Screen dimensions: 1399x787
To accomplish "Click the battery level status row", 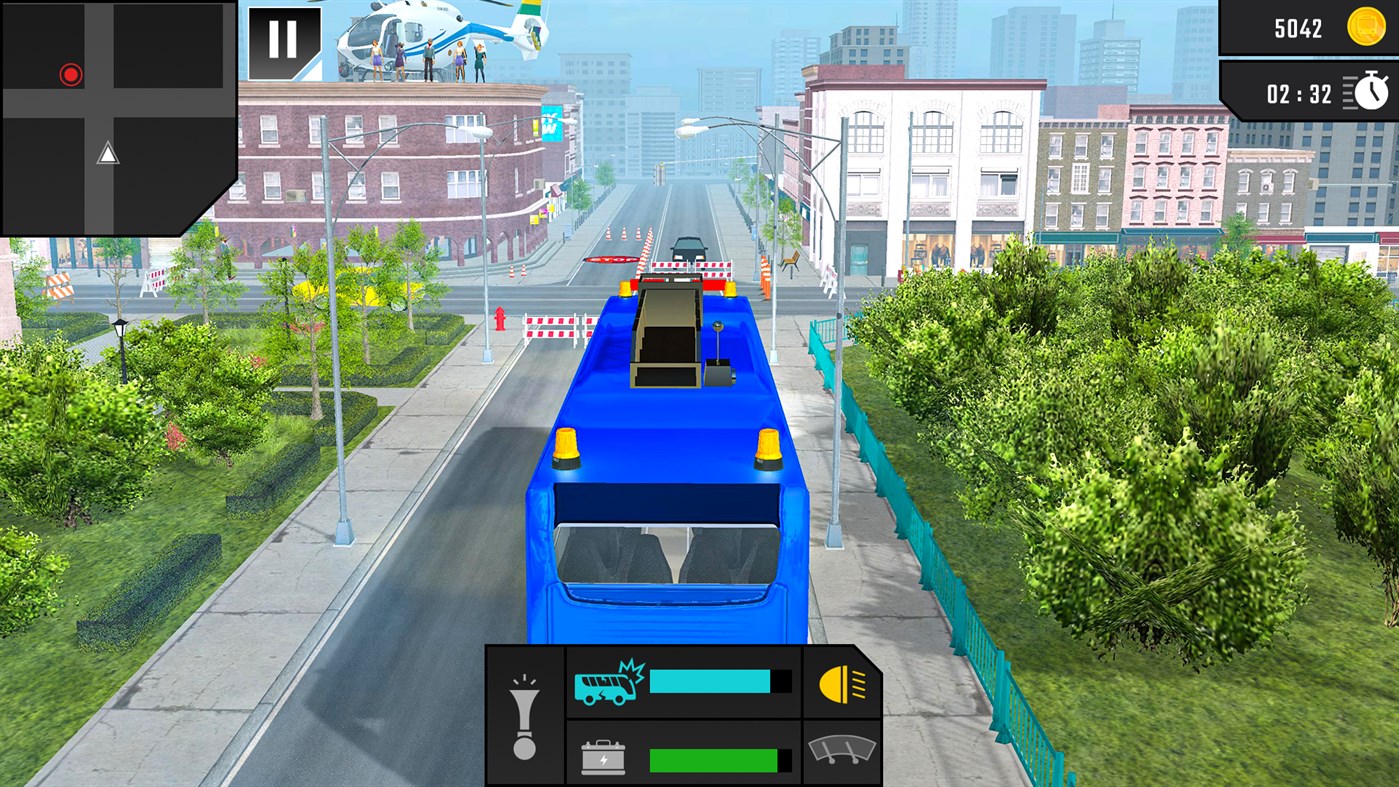I will click(x=683, y=757).
